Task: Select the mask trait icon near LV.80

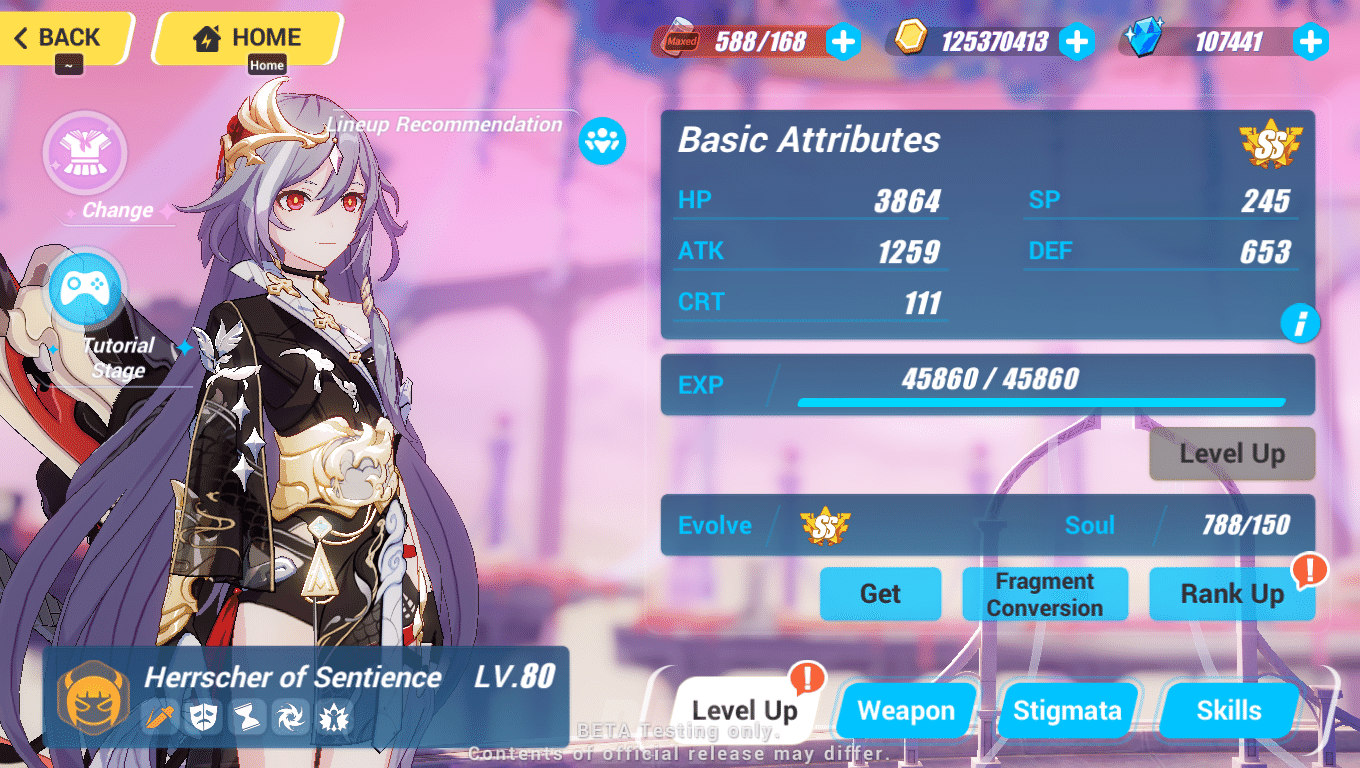Action: [205, 718]
